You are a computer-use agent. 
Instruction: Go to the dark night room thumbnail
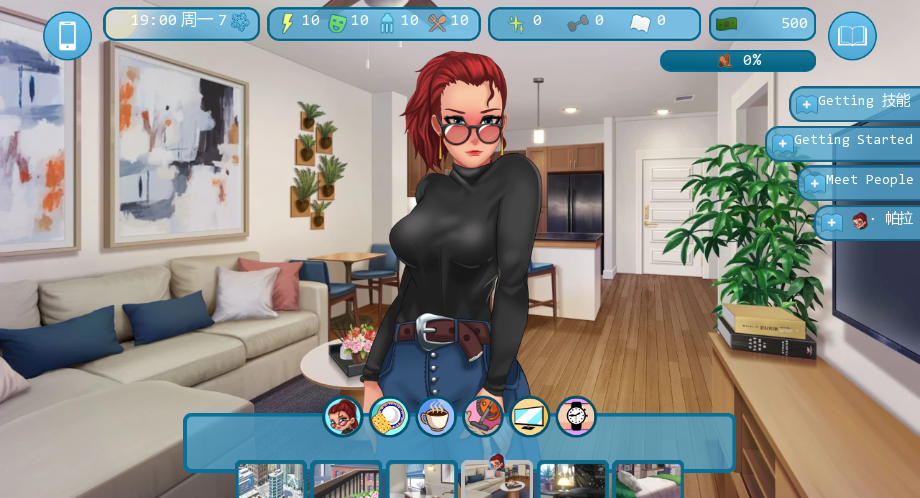click(573, 480)
